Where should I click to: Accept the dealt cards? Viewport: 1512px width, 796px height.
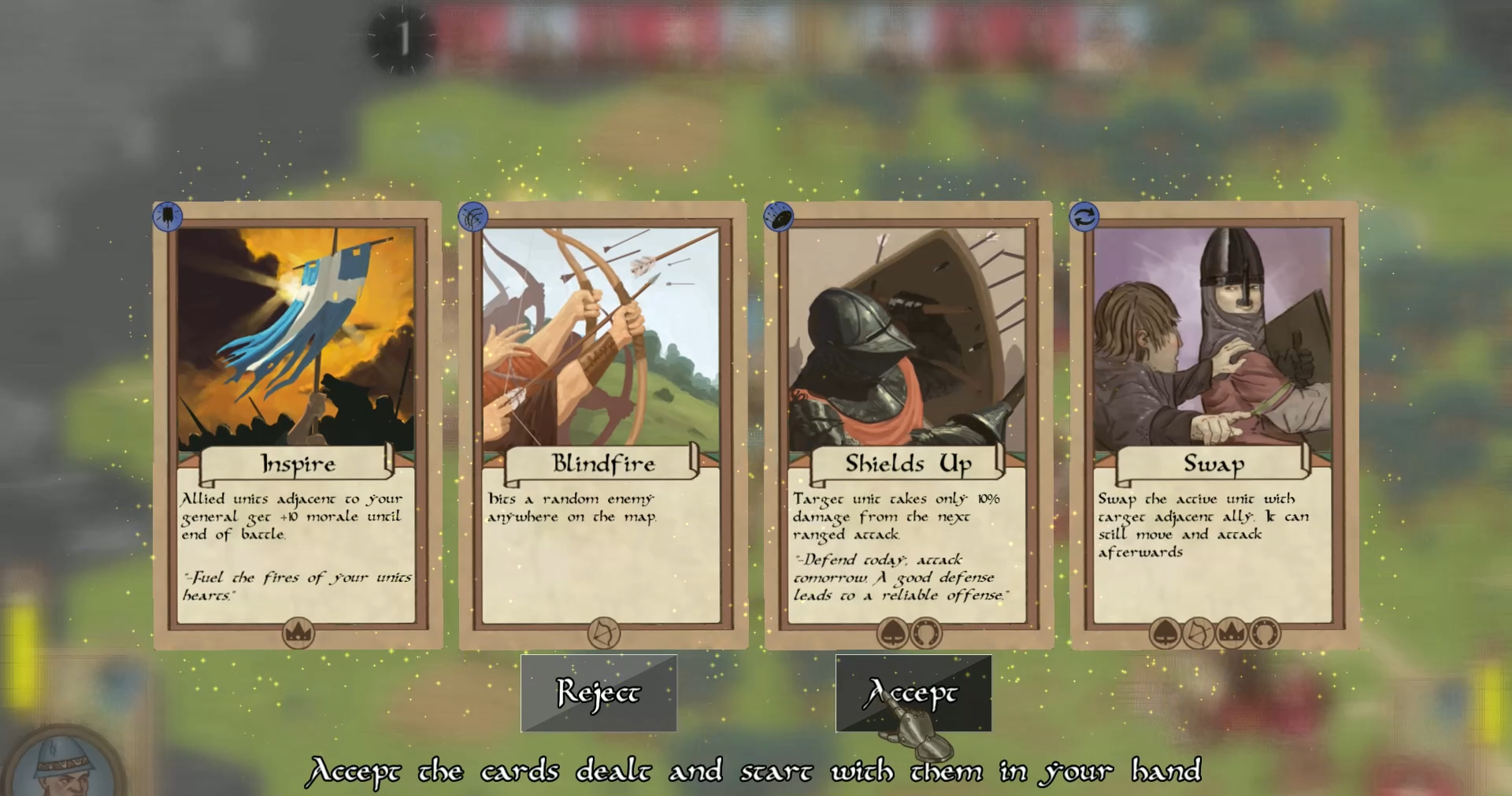(913, 693)
